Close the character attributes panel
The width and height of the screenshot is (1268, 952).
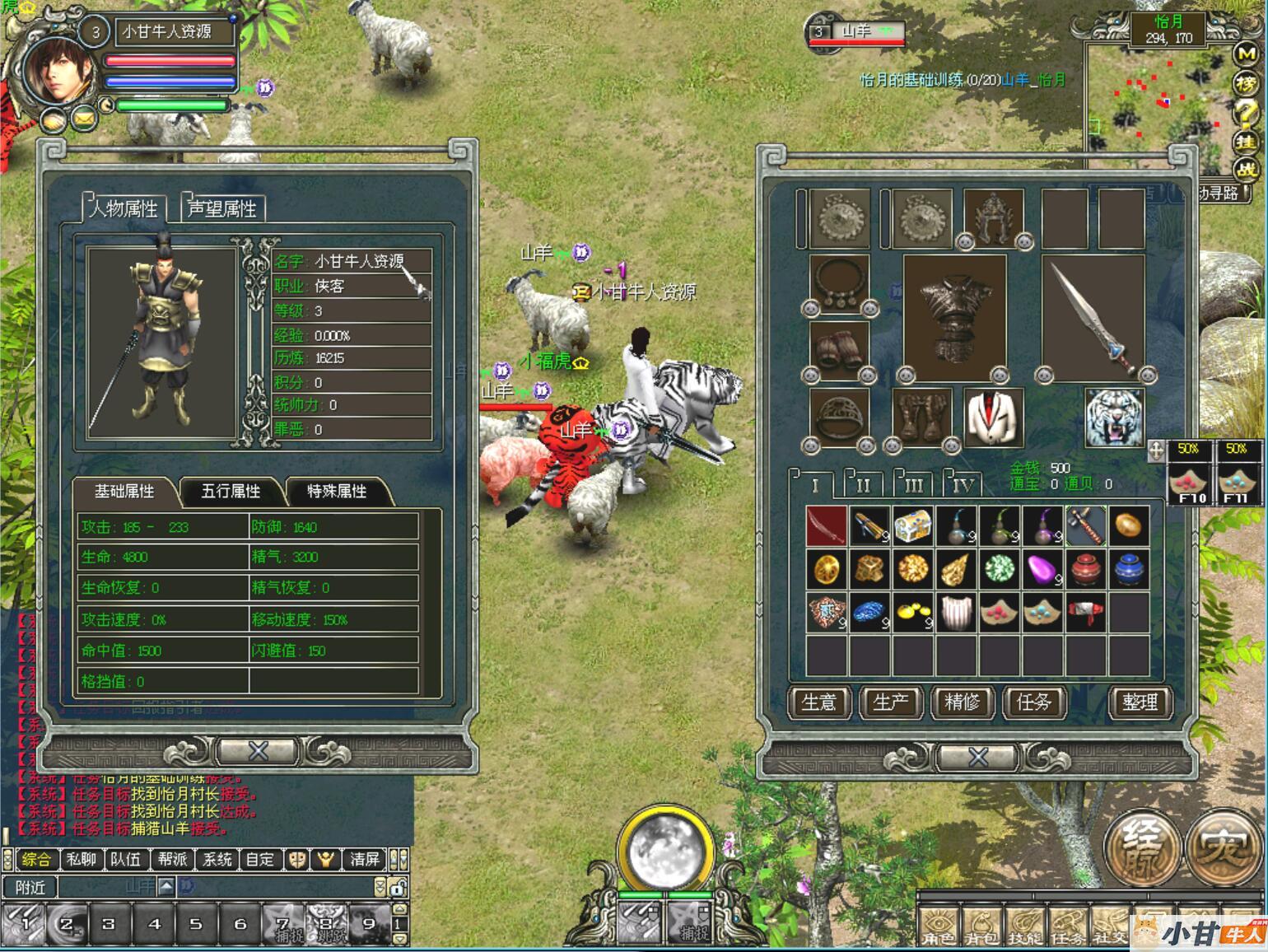tap(258, 750)
